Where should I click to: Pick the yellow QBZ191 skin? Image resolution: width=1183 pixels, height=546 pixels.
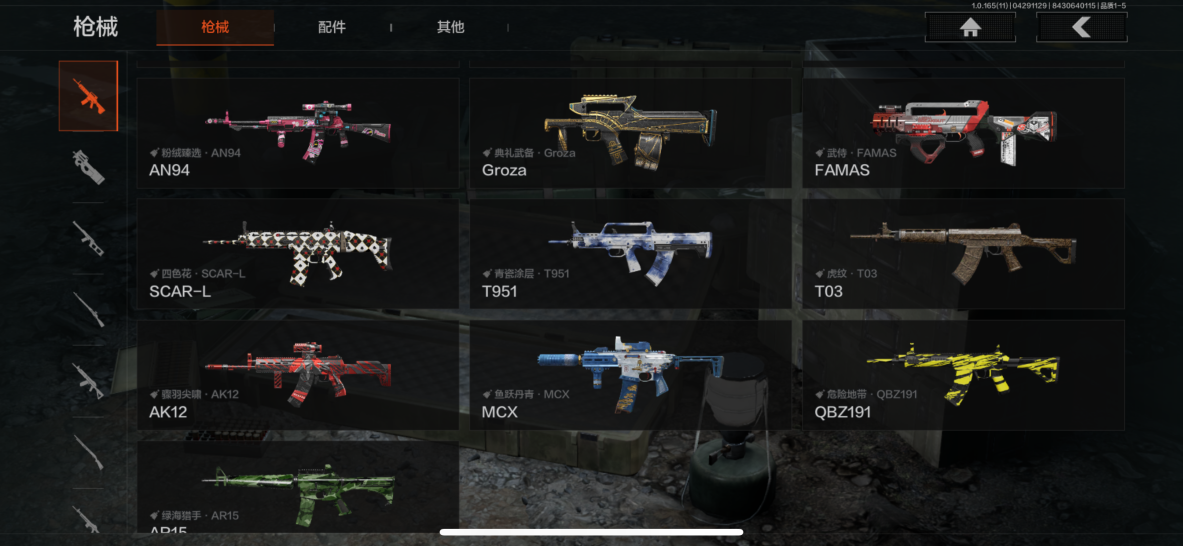click(x=963, y=375)
